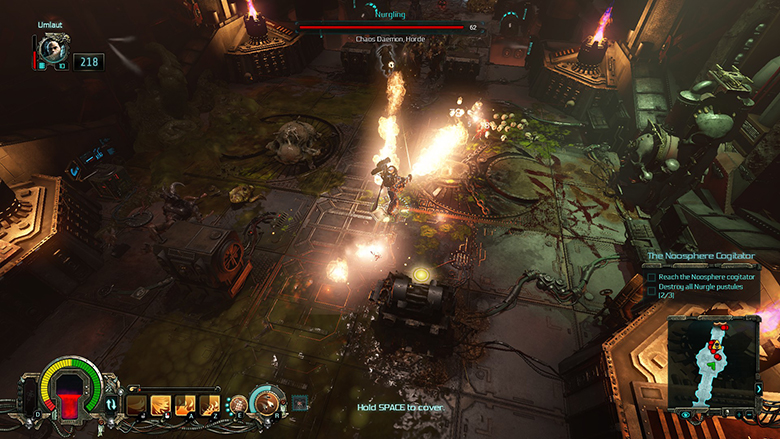Toggle the minimap eye visibility button
This screenshot has width=780, height=439.
click(x=686, y=414)
